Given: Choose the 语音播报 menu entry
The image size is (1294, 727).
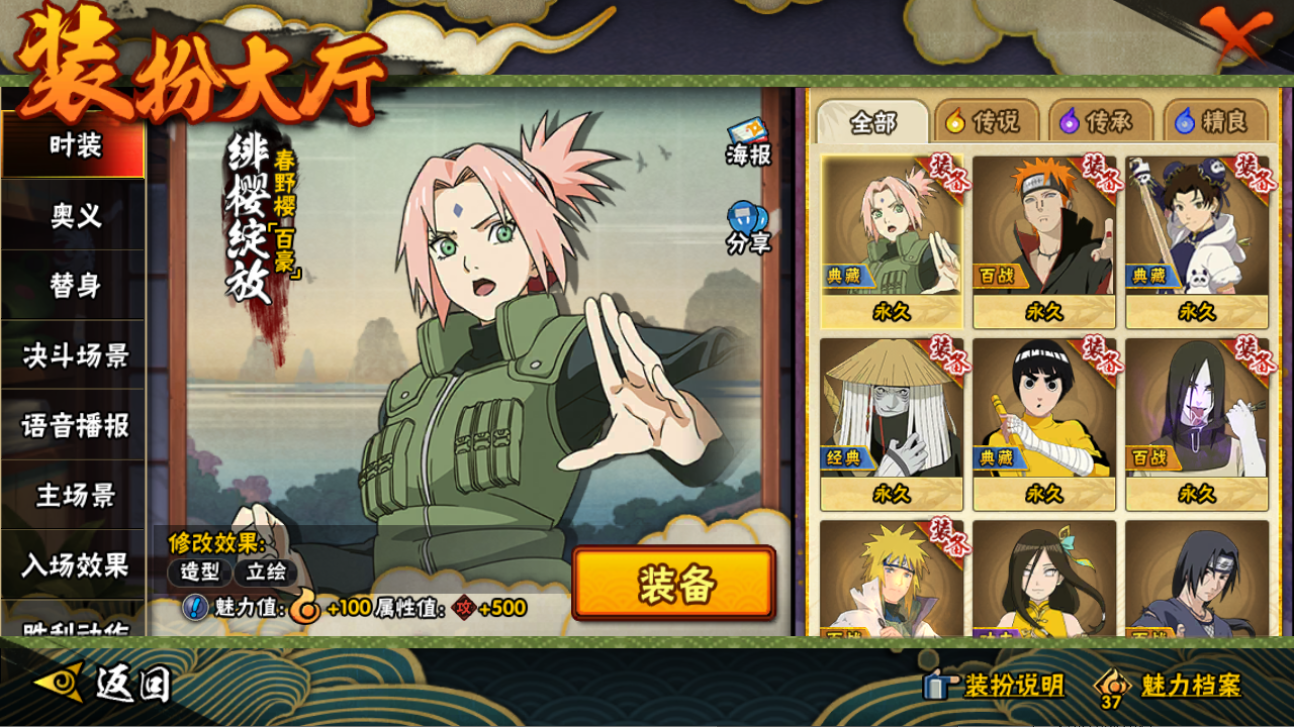Looking at the screenshot, I should [x=75, y=425].
